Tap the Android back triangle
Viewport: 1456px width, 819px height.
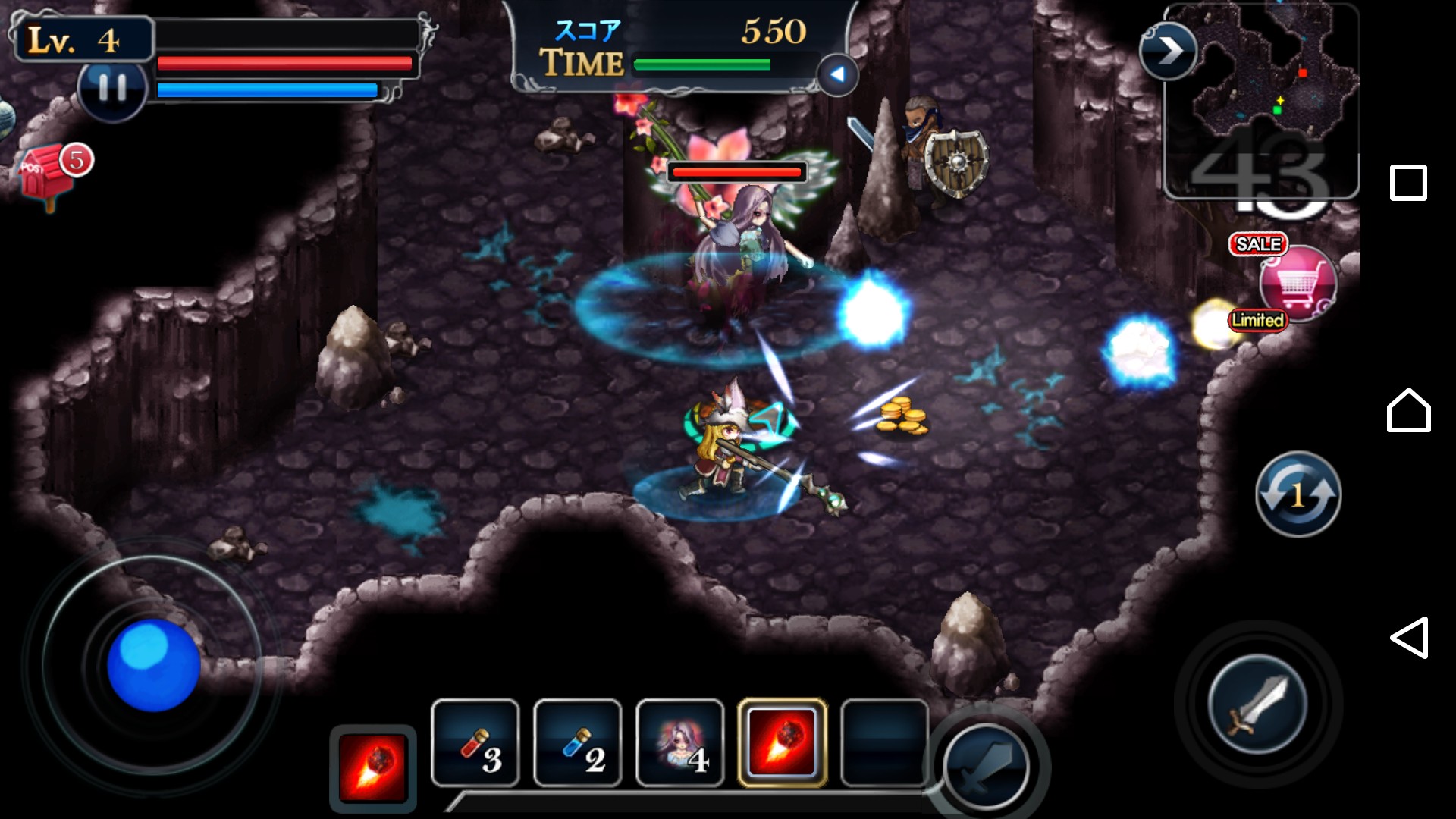1408,638
